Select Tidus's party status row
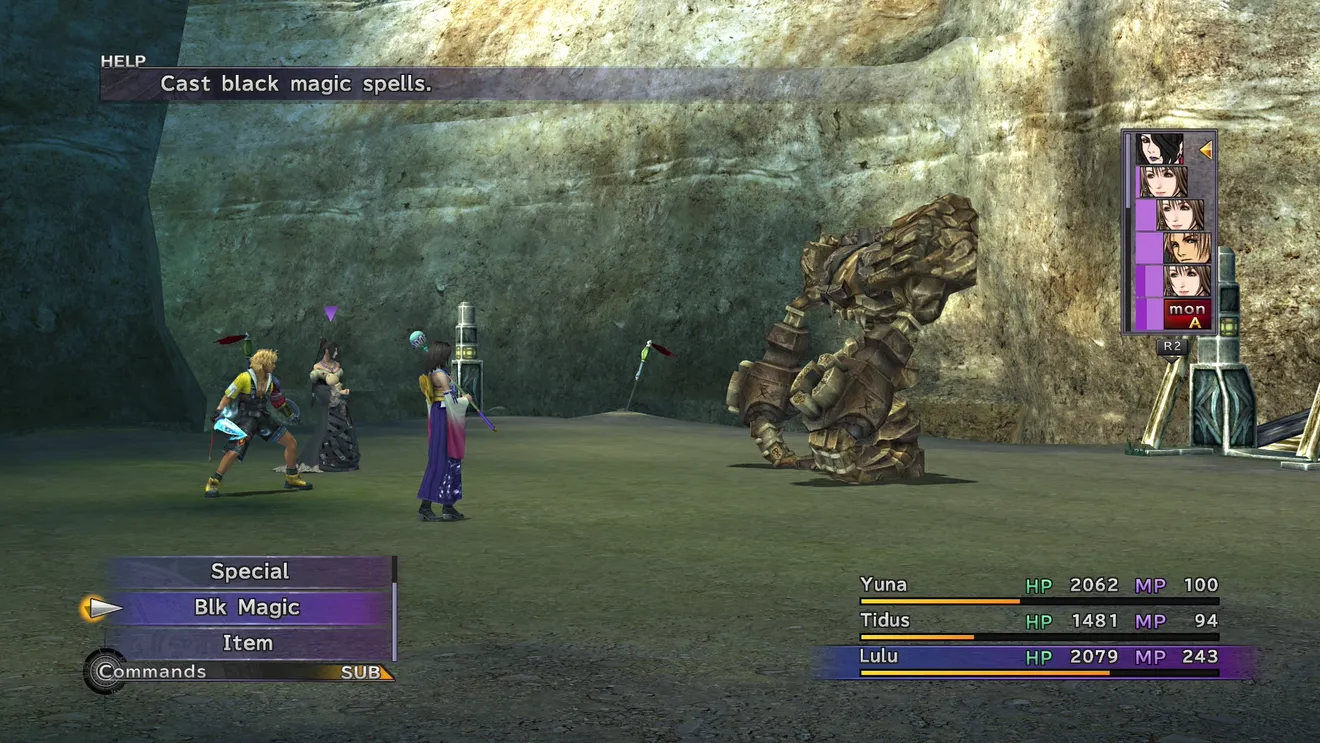Screen dimensions: 1320x743 pos(1038,623)
